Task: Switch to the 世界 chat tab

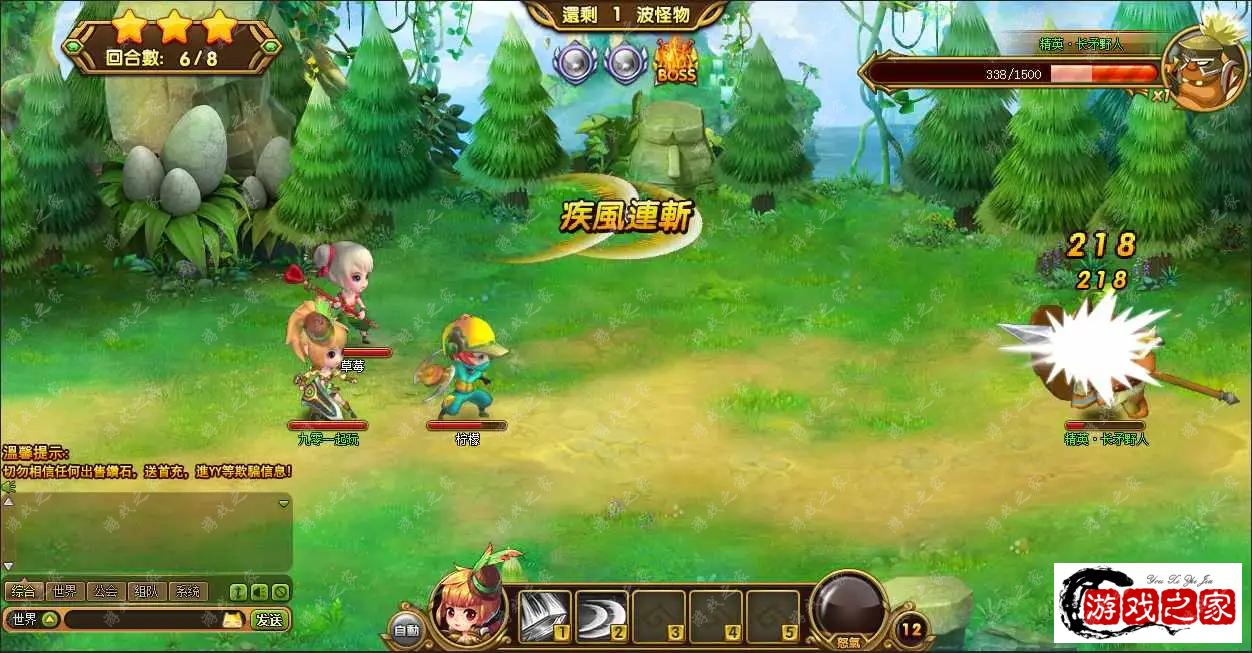Action: tap(64, 591)
